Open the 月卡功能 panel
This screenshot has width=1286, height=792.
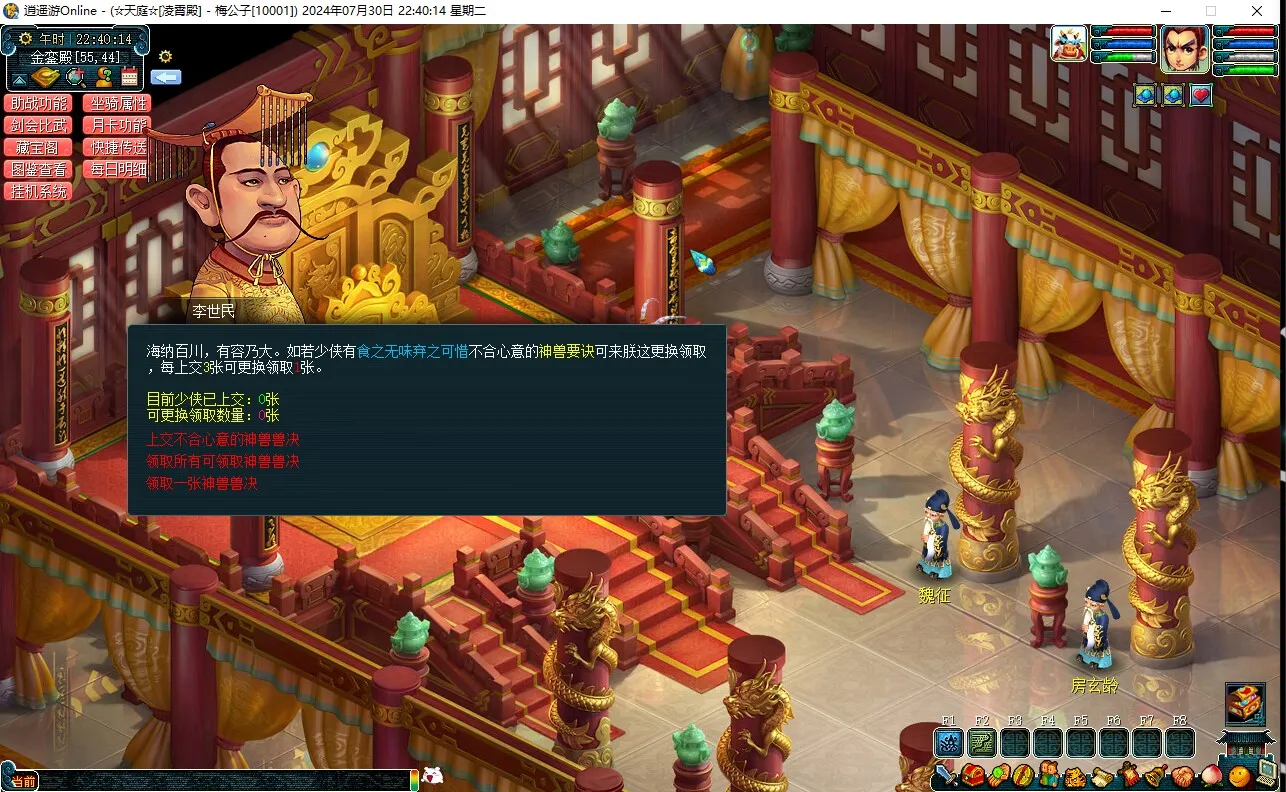point(116,126)
